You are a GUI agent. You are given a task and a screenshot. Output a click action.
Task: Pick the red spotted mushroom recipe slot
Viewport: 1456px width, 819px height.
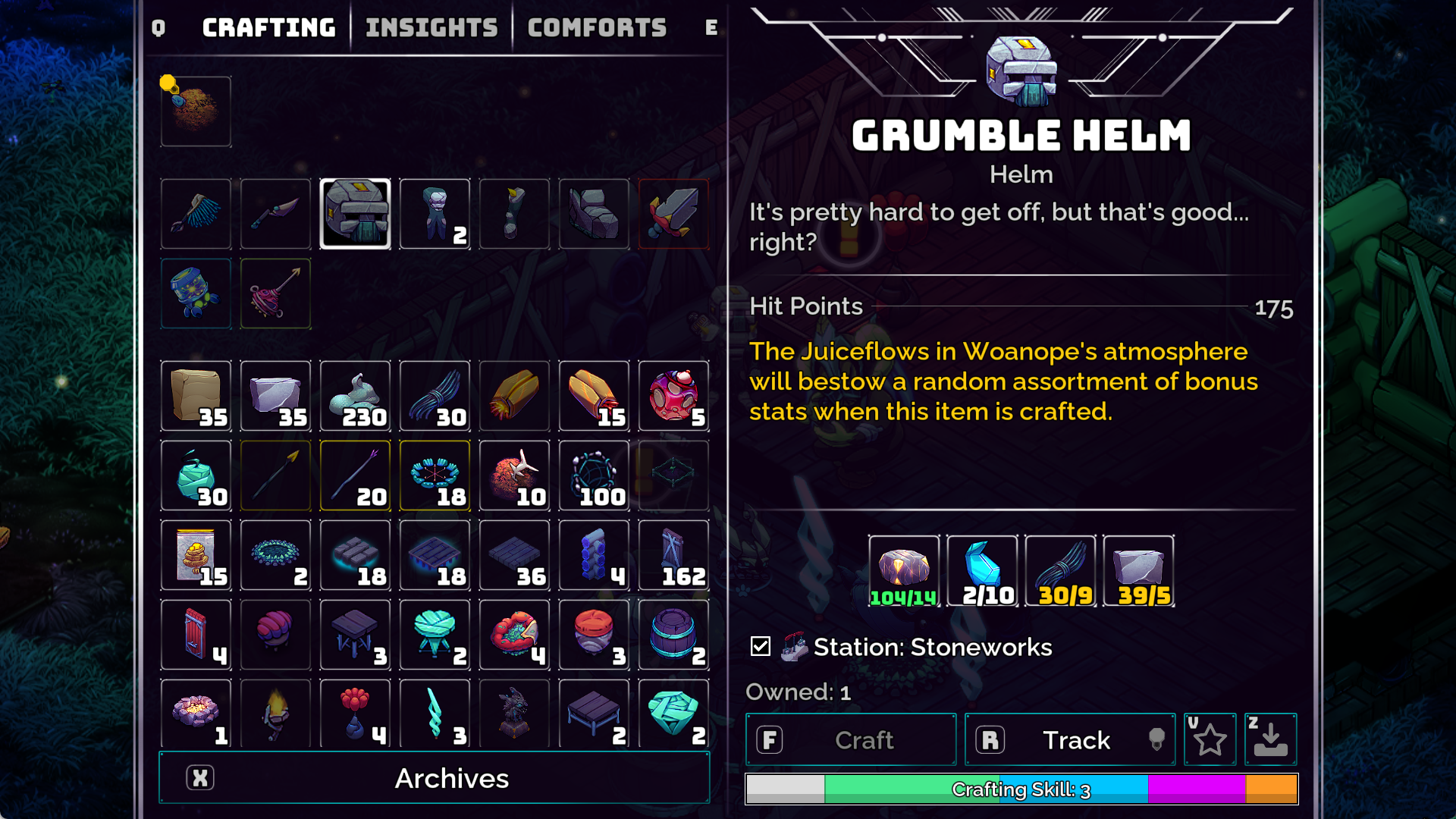(673, 396)
